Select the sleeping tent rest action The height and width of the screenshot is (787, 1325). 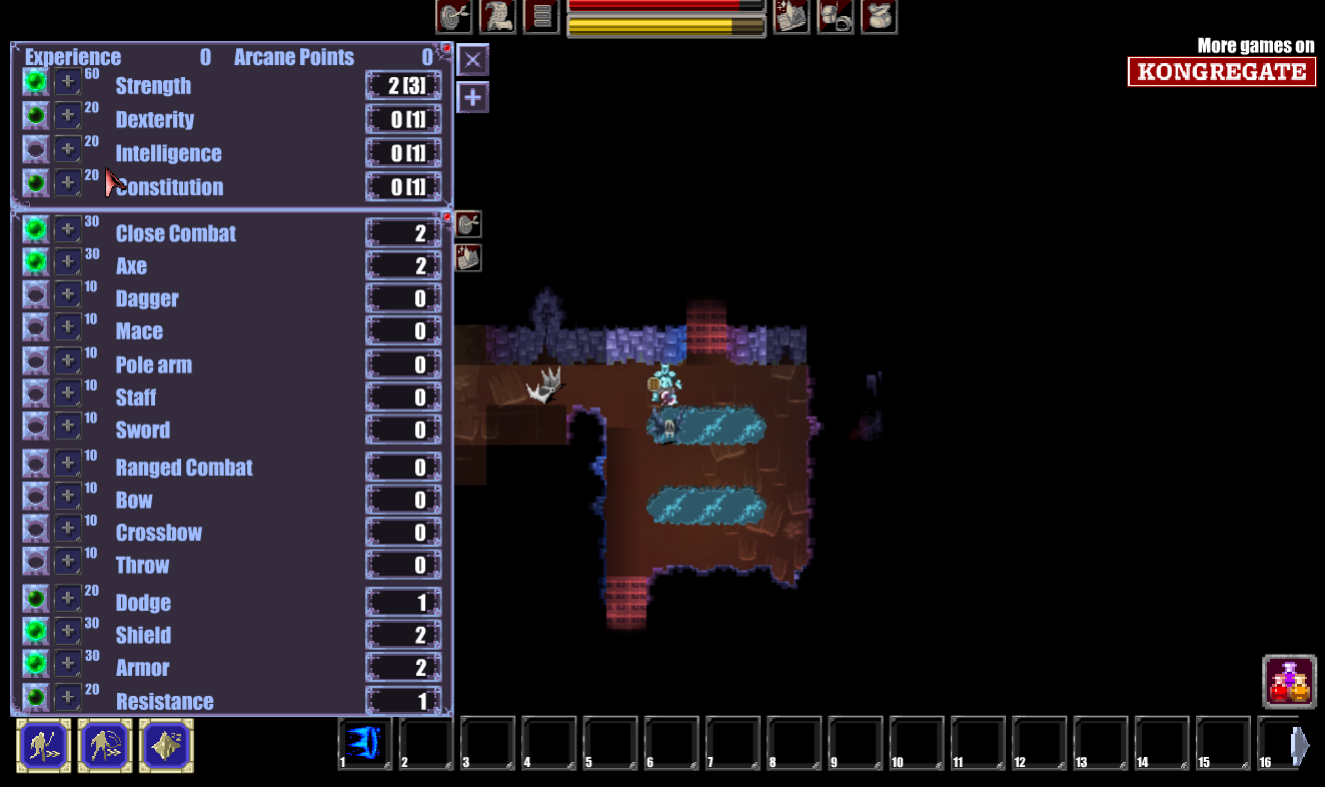tap(166, 746)
